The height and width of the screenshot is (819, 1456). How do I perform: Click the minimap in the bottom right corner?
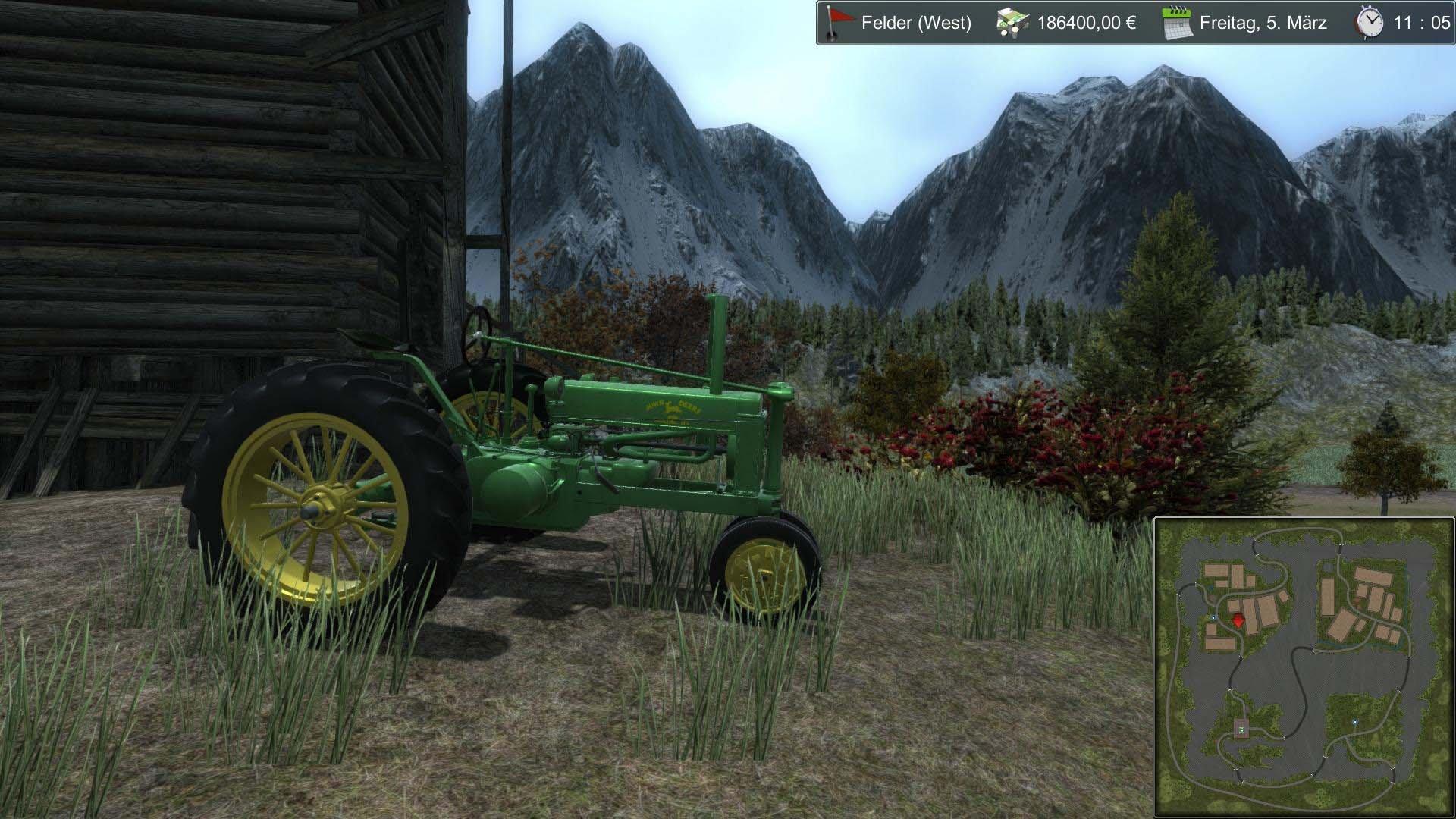tap(1303, 667)
